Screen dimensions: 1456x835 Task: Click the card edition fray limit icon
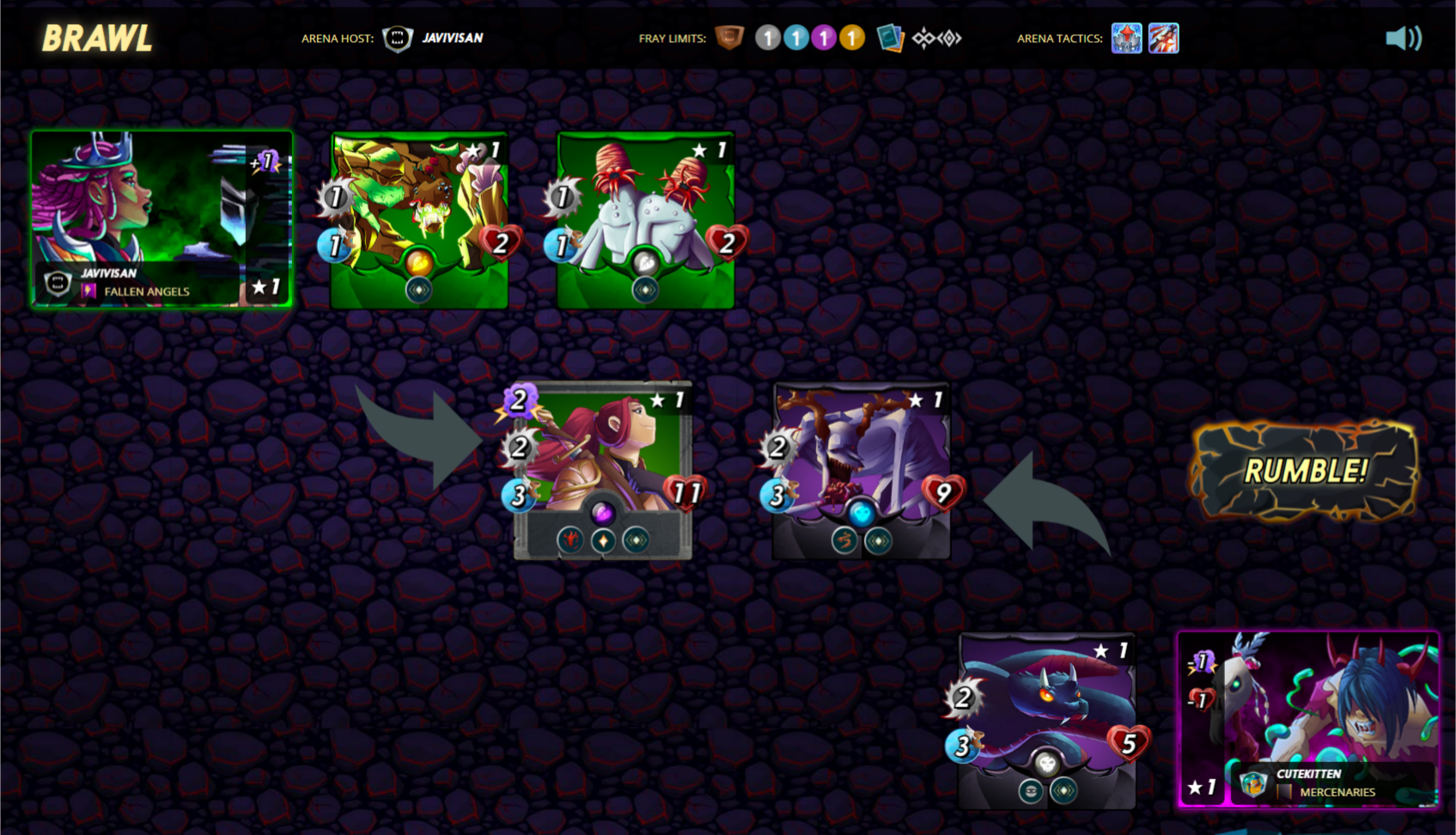pyautogui.click(x=890, y=39)
